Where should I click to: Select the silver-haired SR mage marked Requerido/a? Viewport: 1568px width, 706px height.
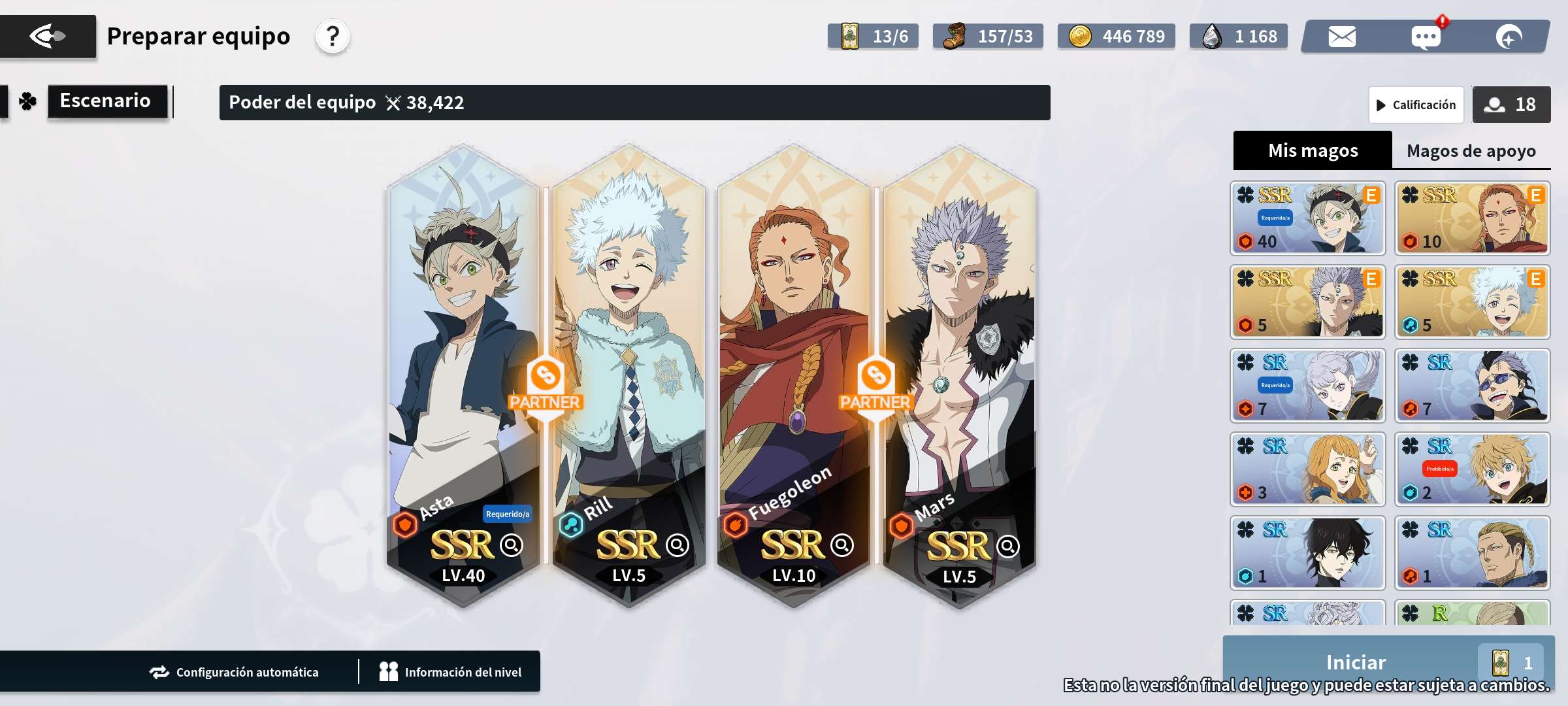point(1307,386)
